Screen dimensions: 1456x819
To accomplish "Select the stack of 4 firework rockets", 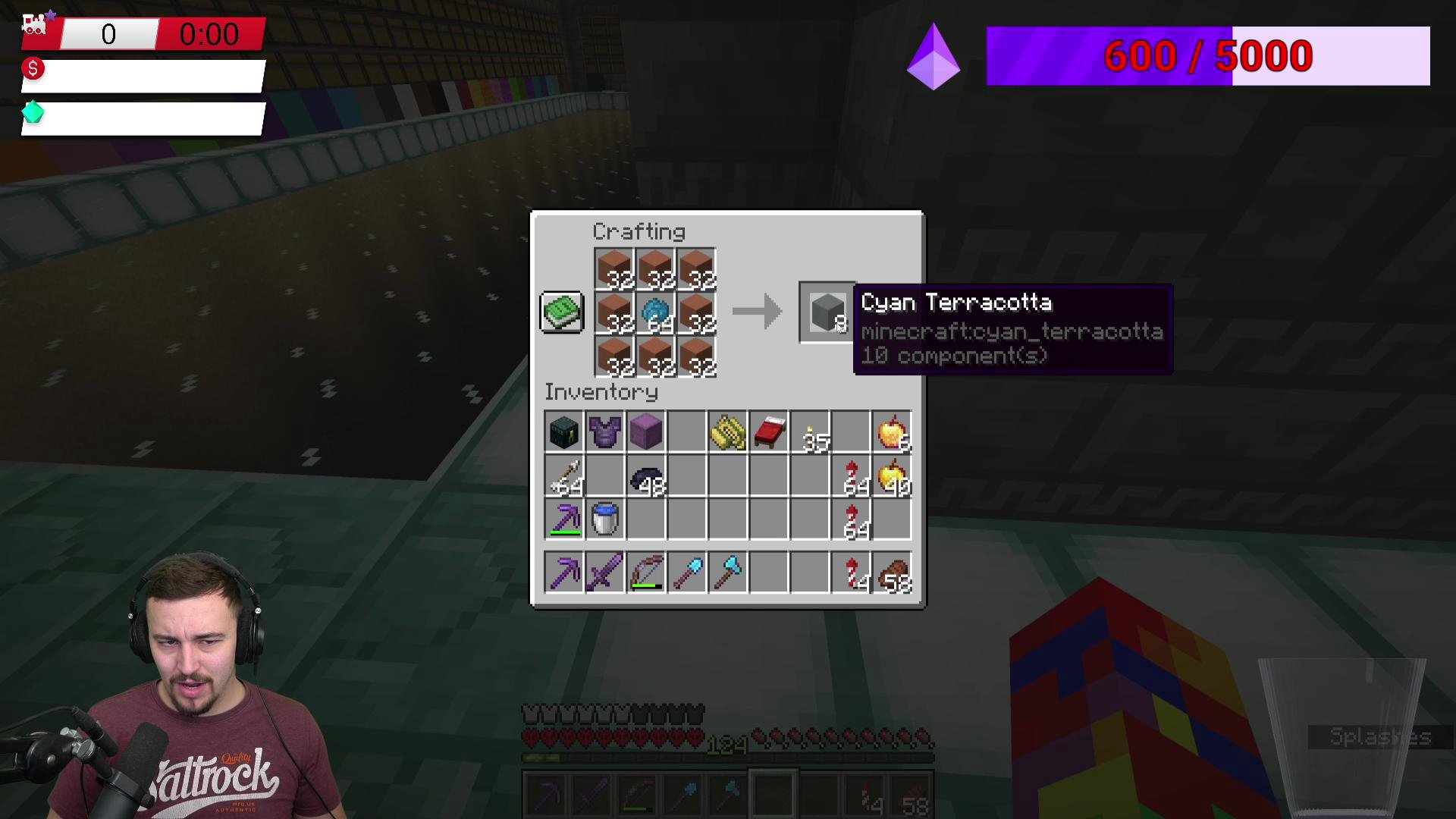I will click(851, 571).
